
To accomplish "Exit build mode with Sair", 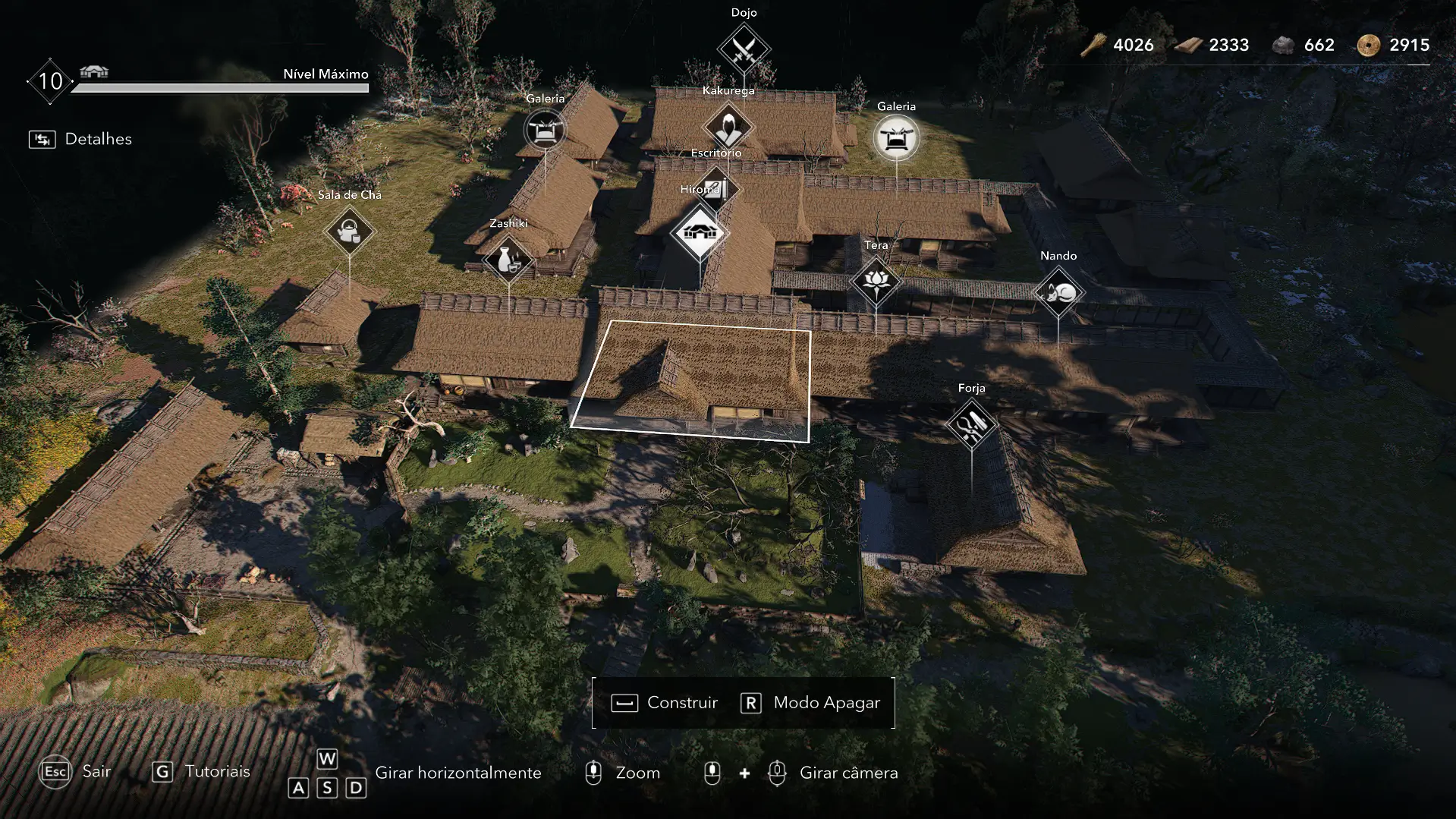I will click(75, 772).
